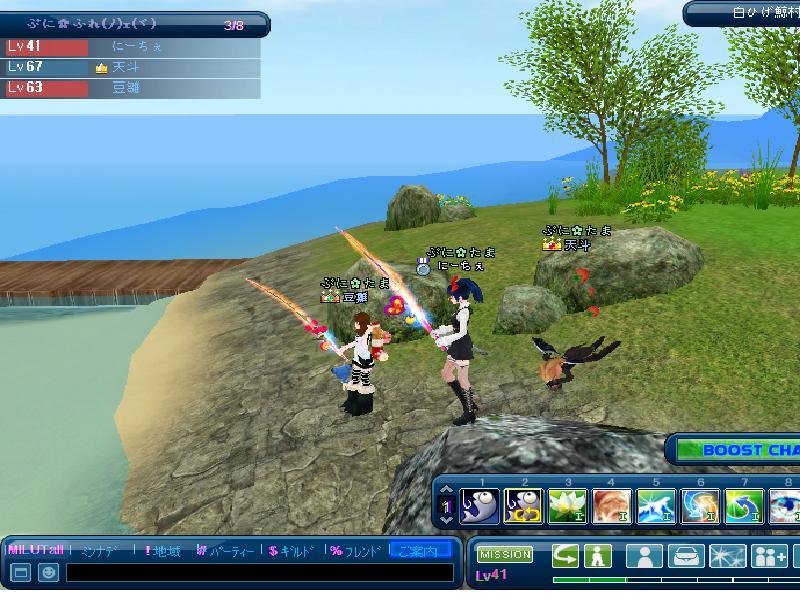Switch chat to the ギルド channel
The width and height of the screenshot is (800, 600).
tap(292, 551)
